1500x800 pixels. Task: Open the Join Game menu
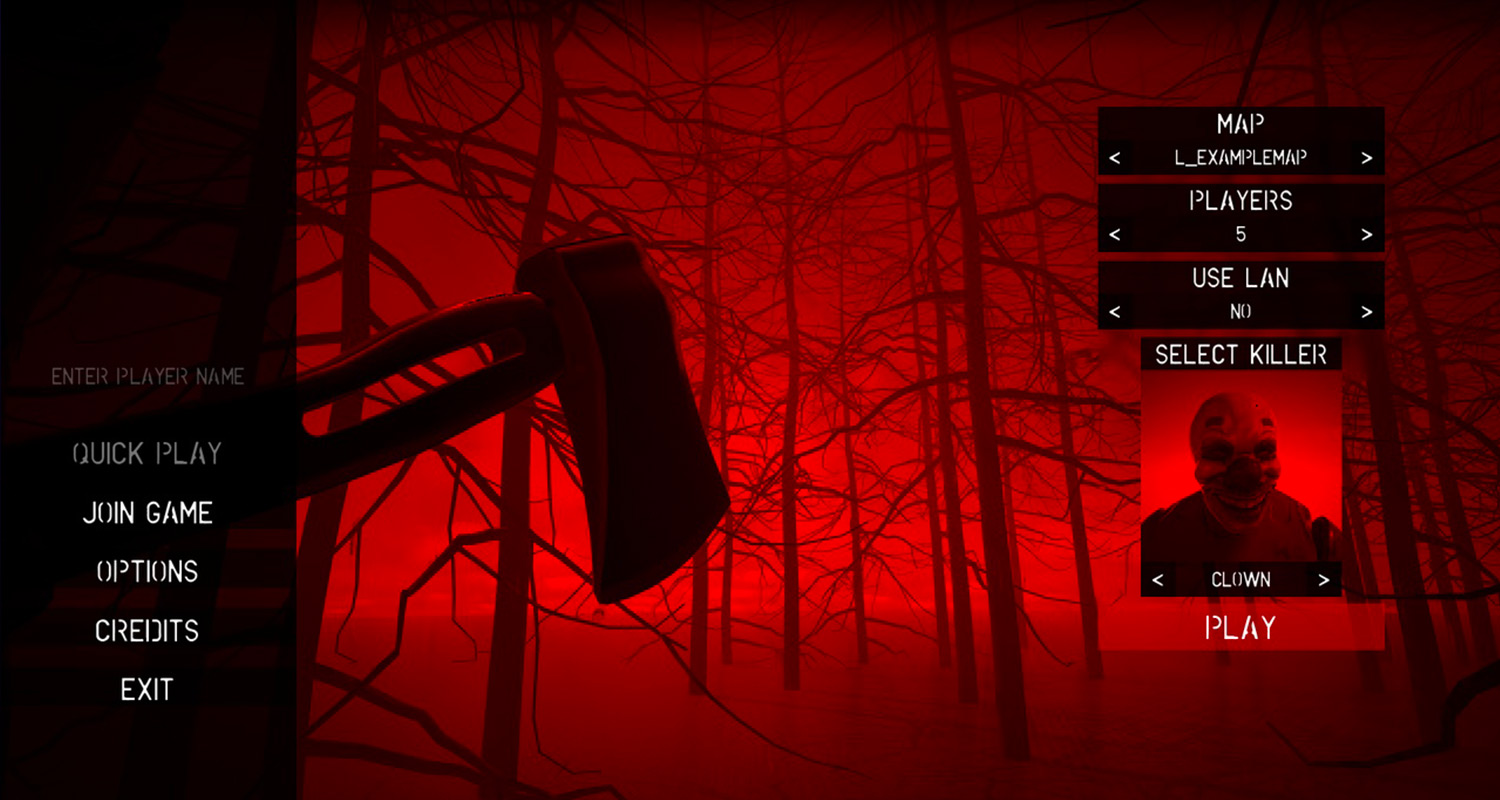pos(147,513)
